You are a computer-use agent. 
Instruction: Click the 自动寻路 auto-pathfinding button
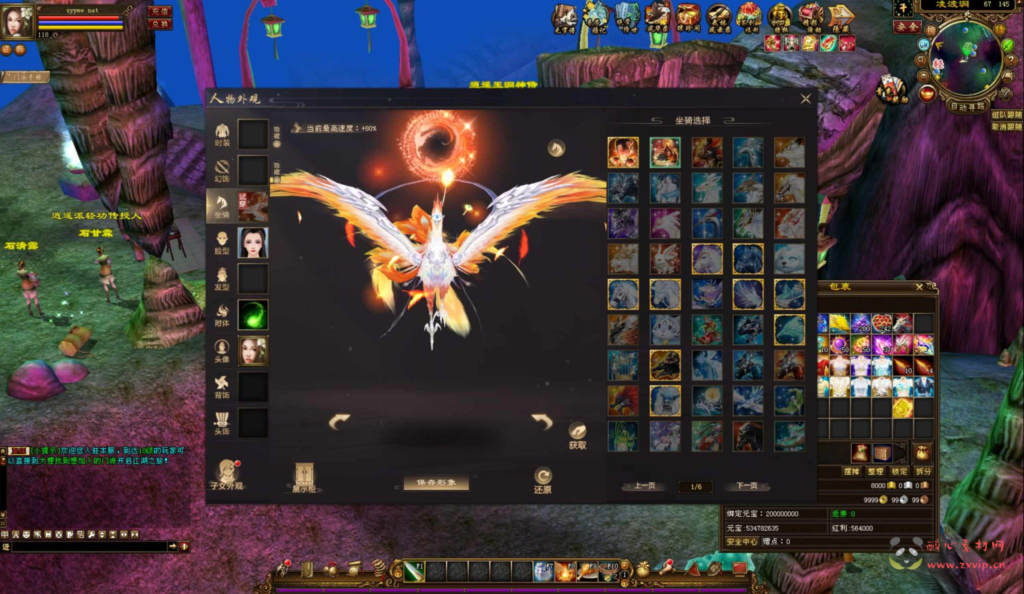pyautogui.click(x=967, y=105)
